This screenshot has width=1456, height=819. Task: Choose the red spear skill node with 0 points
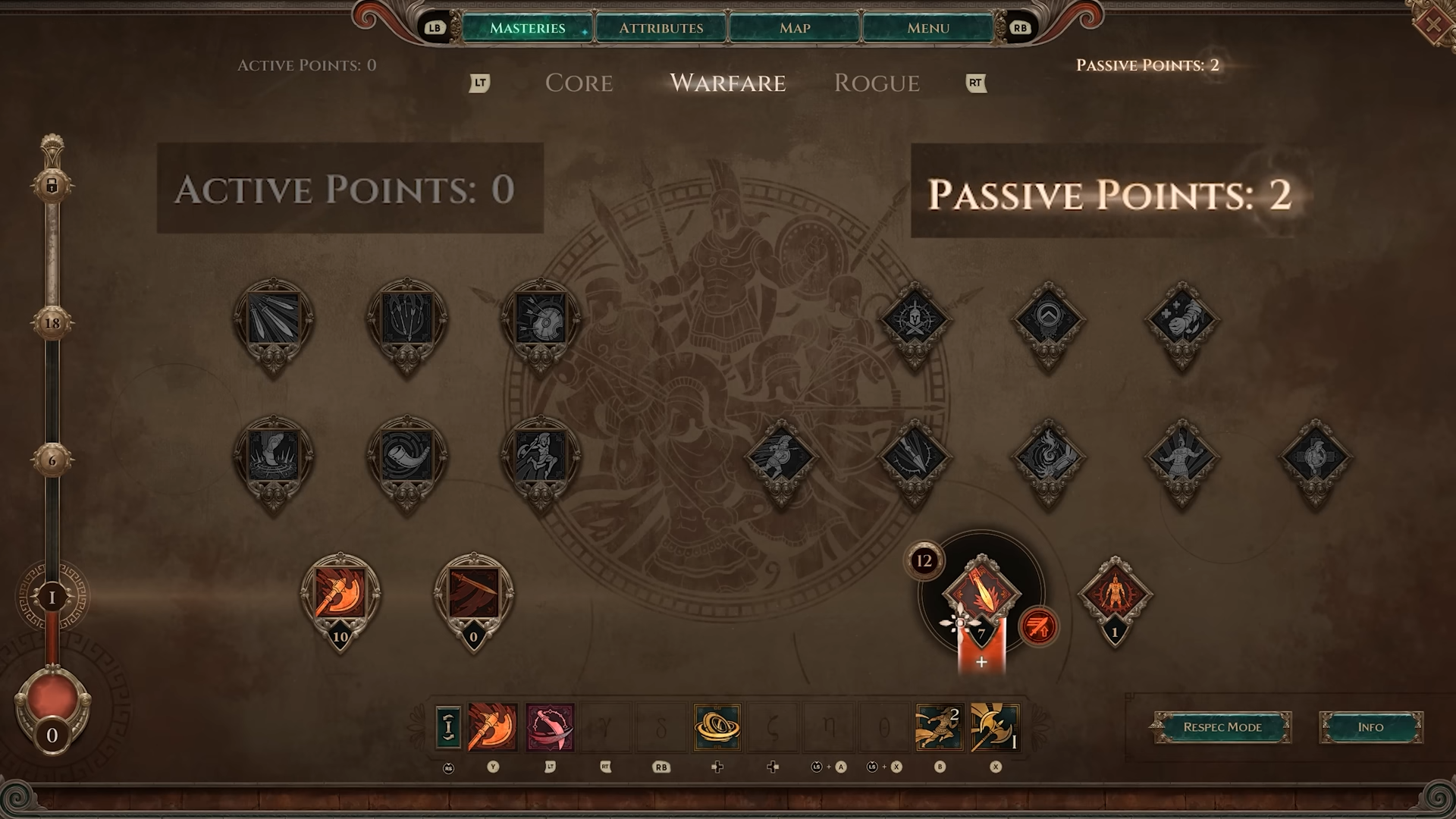pos(473,593)
